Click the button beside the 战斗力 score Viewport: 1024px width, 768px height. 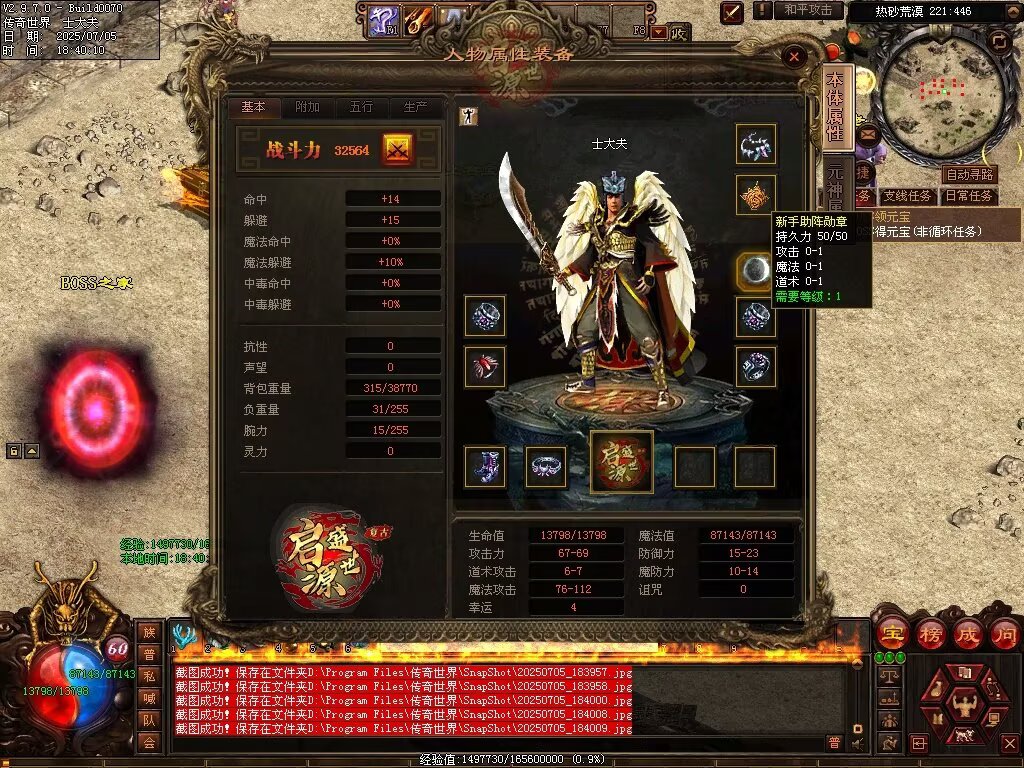(398, 150)
